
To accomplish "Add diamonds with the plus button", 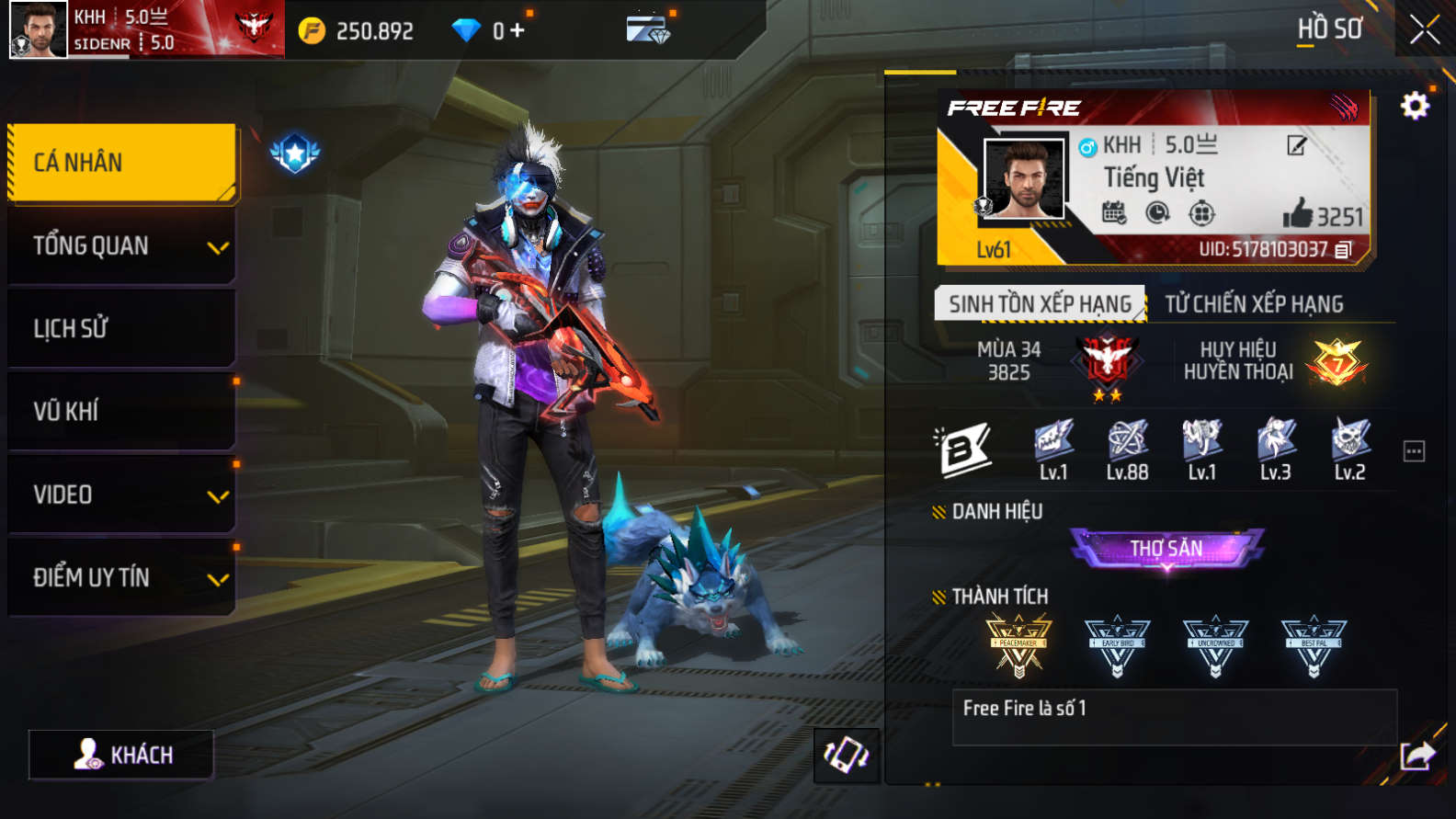I will point(518,30).
